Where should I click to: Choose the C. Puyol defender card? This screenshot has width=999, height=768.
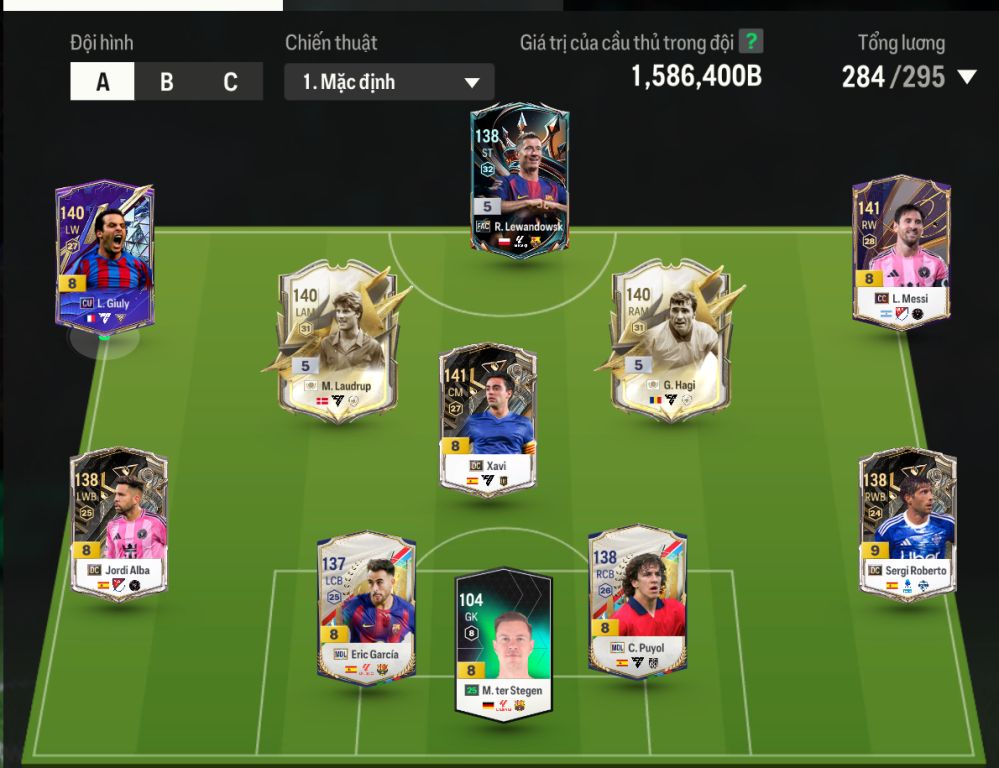coord(638,601)
